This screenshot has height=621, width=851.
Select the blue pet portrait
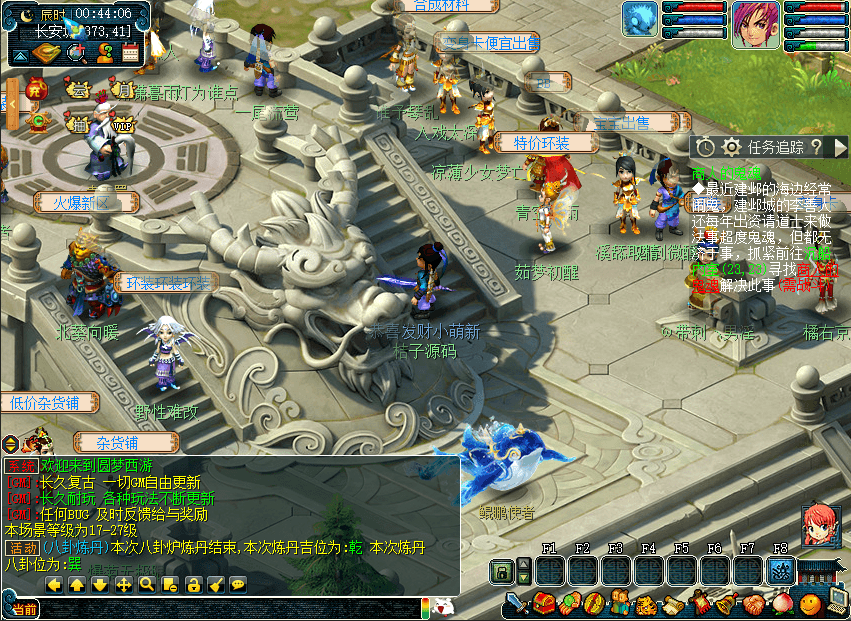coord(640,20)
